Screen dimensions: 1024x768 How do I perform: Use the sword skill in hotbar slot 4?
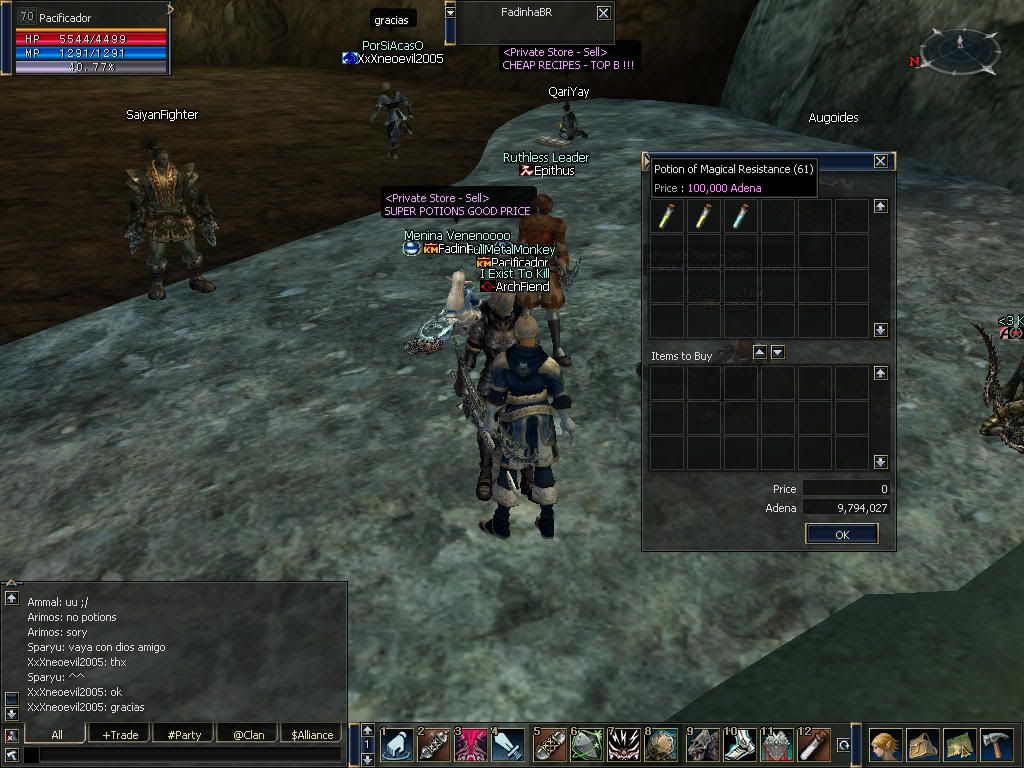click(x=508, y=745)
